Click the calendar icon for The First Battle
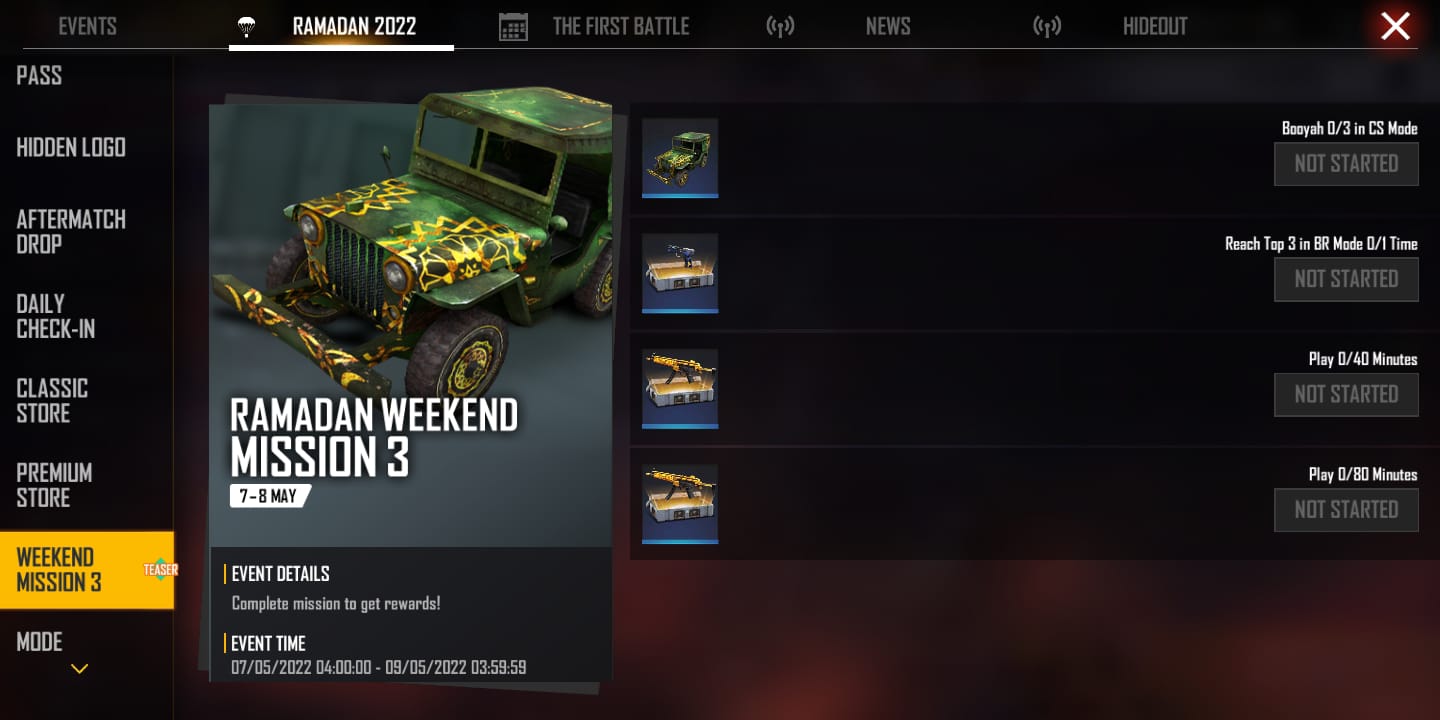The height and width of the screenshot is (720, 1440). pos(513,26)
